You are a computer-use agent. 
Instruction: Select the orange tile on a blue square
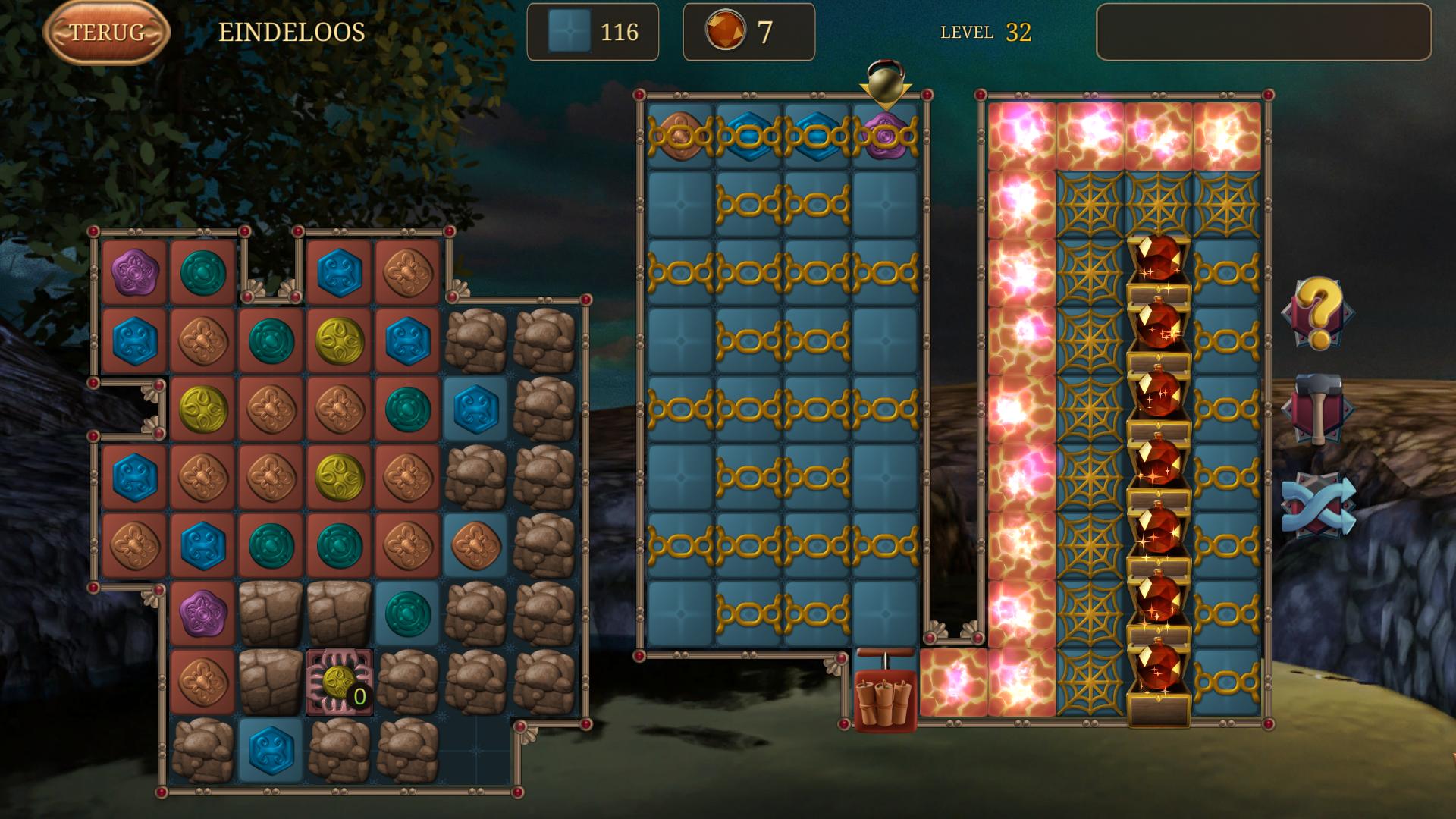[x=475, y=546]
